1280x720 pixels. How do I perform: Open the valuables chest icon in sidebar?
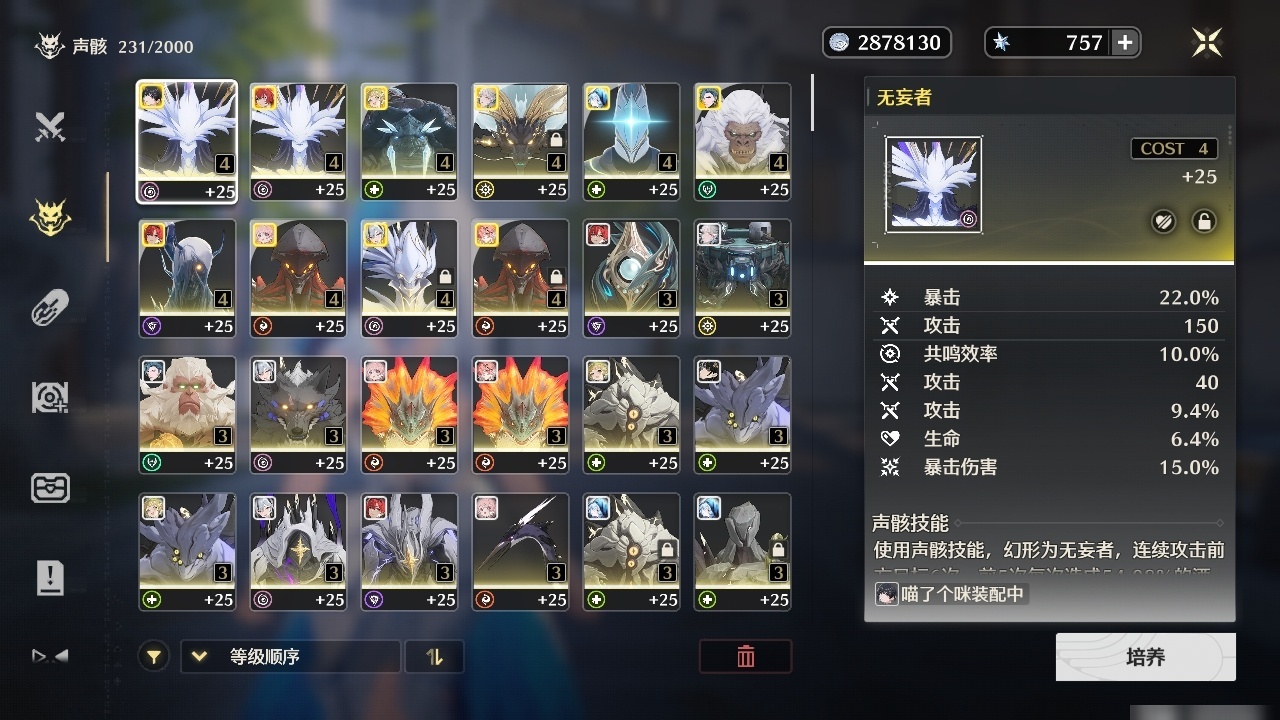click(50, 488)
